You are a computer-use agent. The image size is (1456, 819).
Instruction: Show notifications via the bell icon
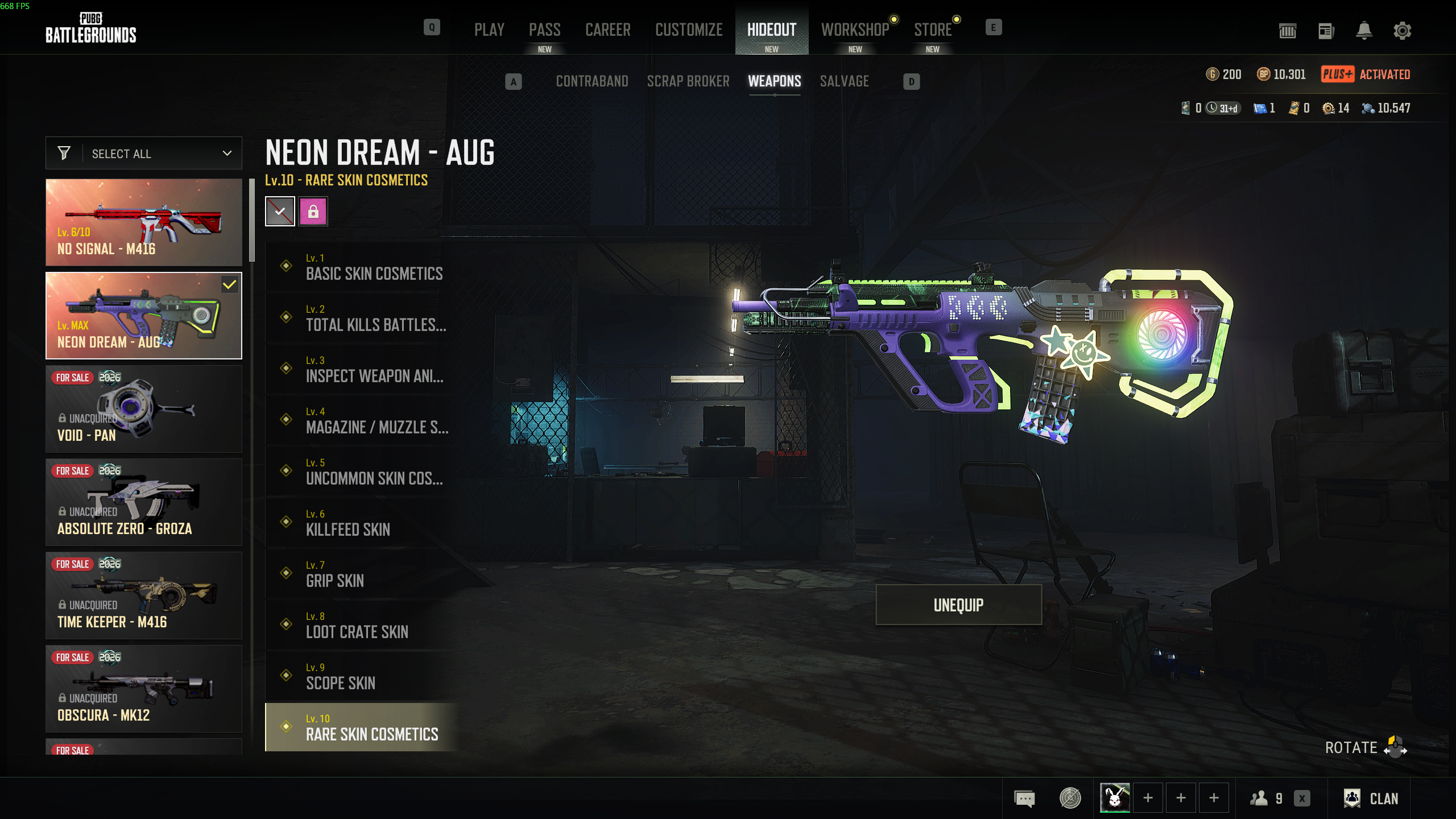click(1364, 31)
